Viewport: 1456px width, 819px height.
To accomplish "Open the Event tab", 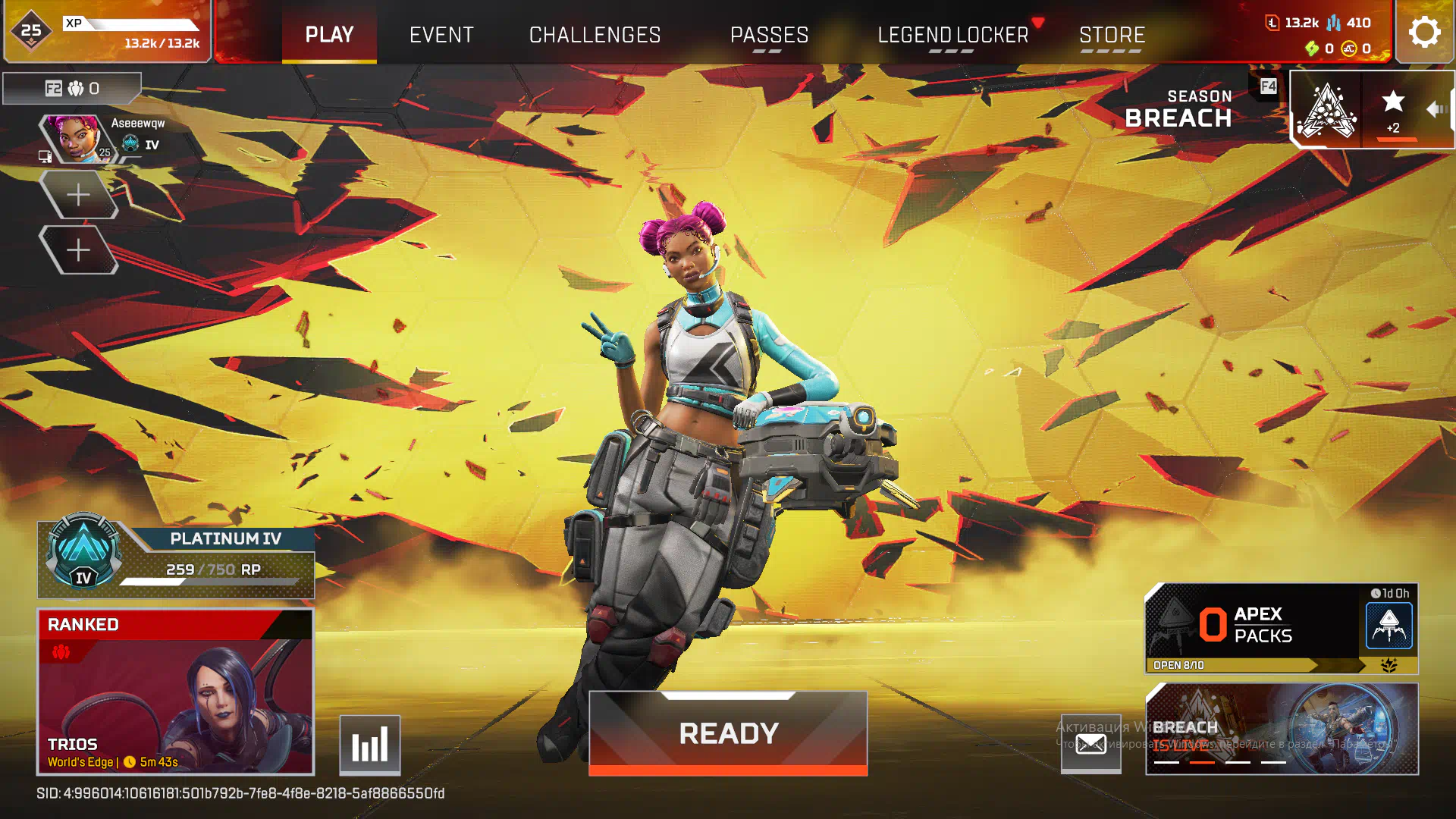I will coord(441,35).
